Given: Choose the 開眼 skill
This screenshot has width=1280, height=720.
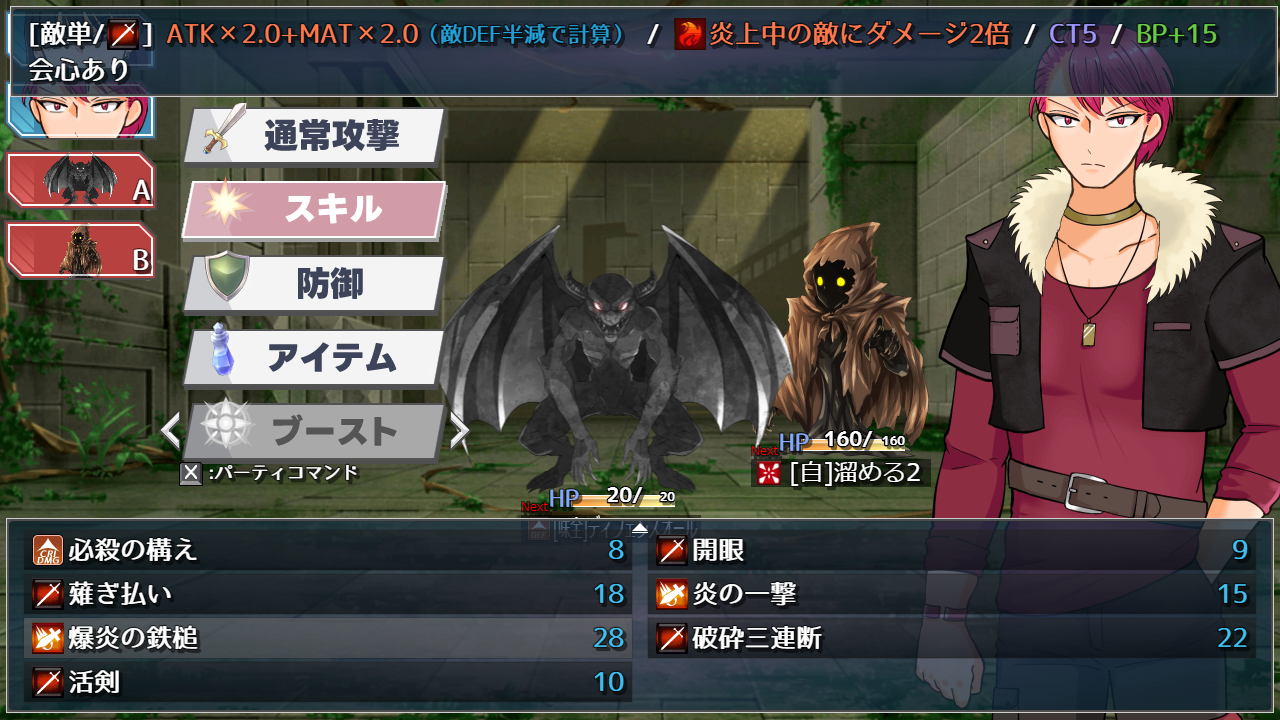Looking at the screenshot, I should [952, 550].
